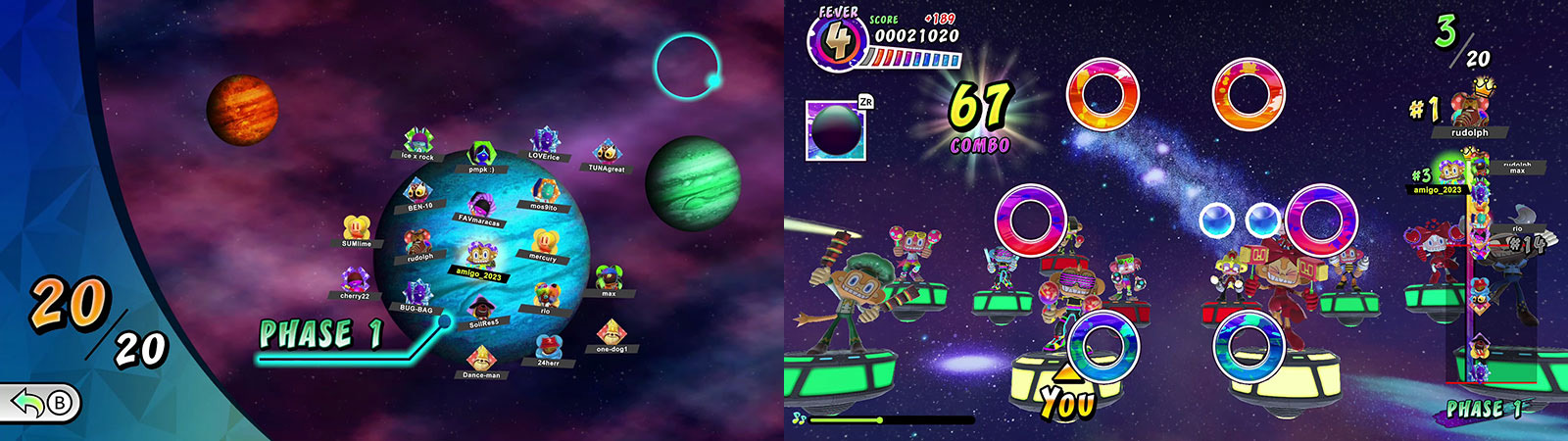Select the LOVErice player avatar
Viewport: 1568px width, 441px height.
point(545,141)
